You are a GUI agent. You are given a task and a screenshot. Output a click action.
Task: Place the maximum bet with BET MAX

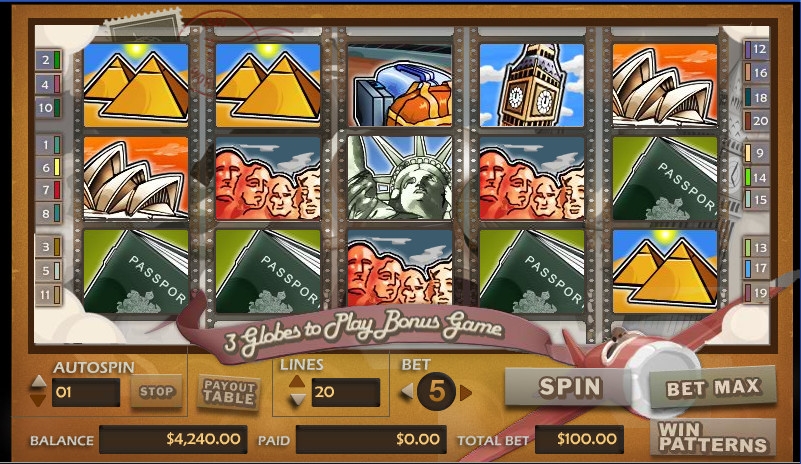[712, 386]
